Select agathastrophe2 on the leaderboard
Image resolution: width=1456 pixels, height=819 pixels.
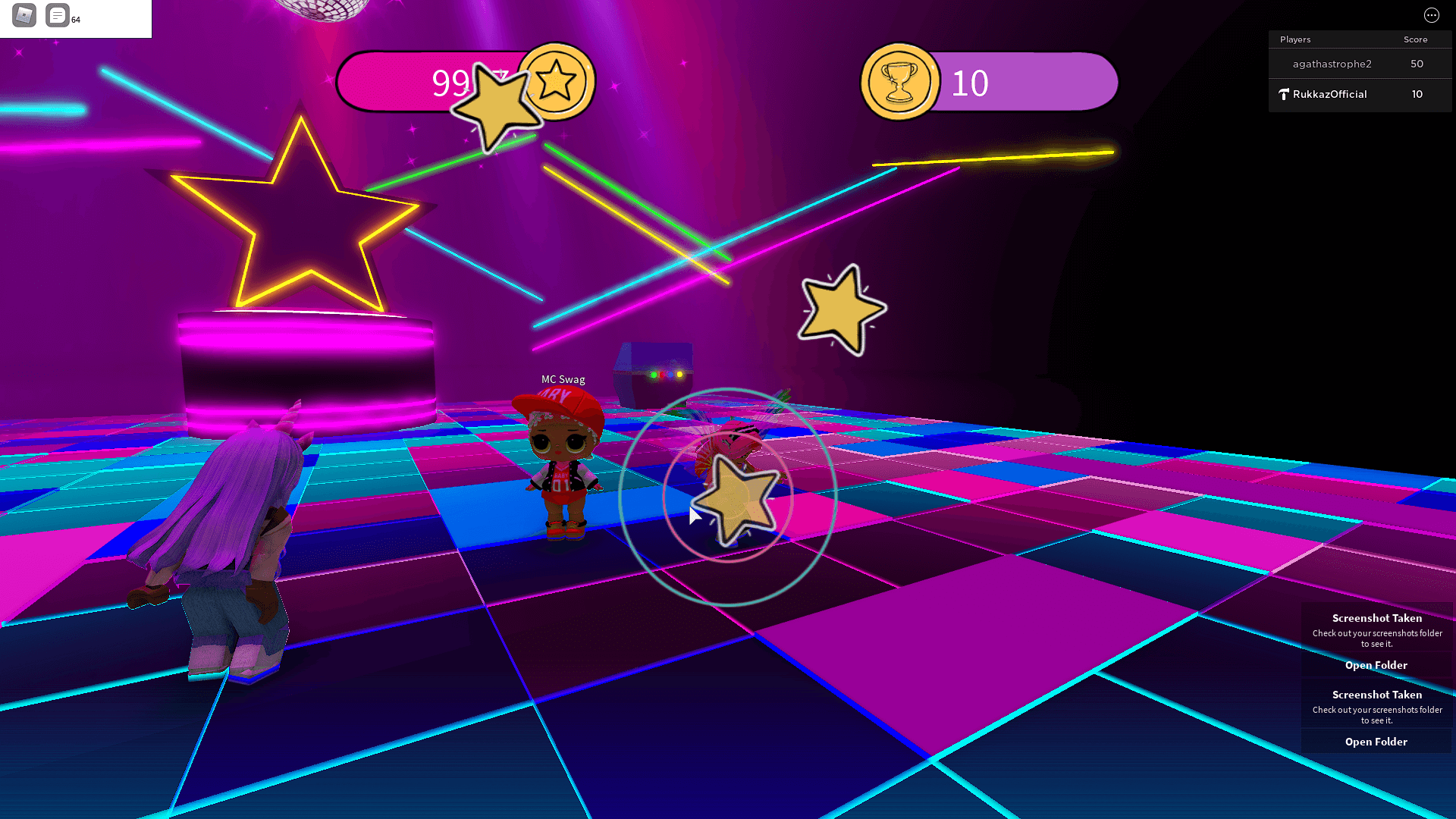(x=1332, y=64)
